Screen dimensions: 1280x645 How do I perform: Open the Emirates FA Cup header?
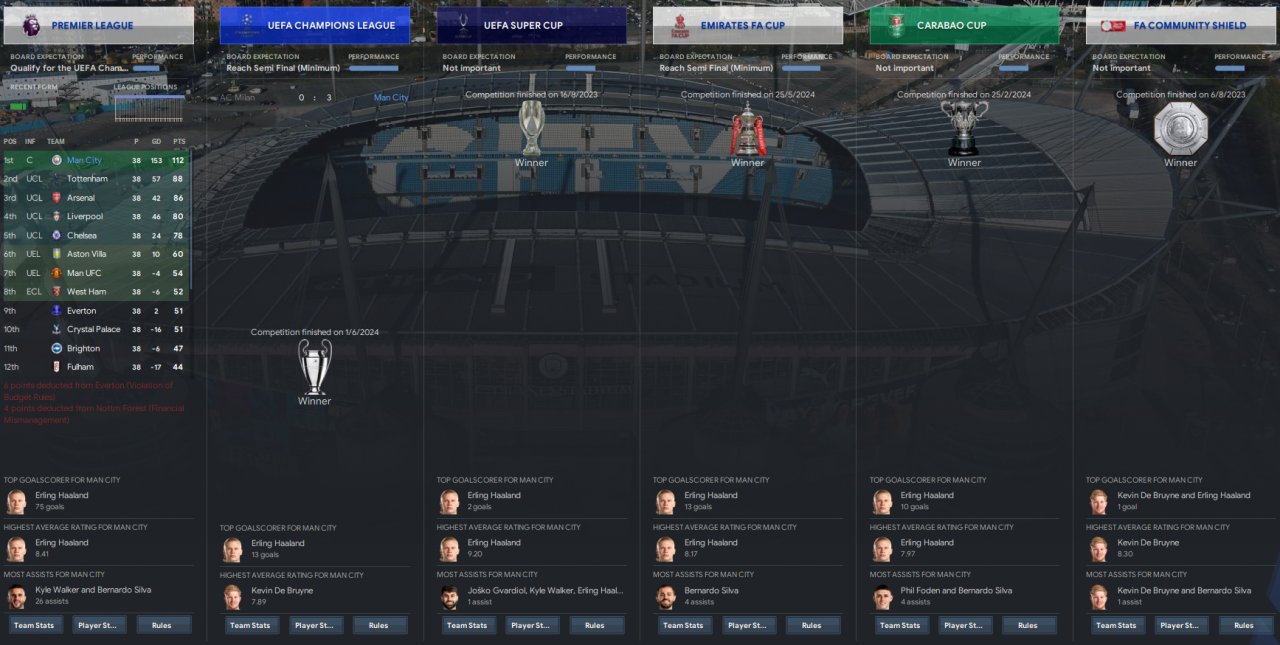748,25
